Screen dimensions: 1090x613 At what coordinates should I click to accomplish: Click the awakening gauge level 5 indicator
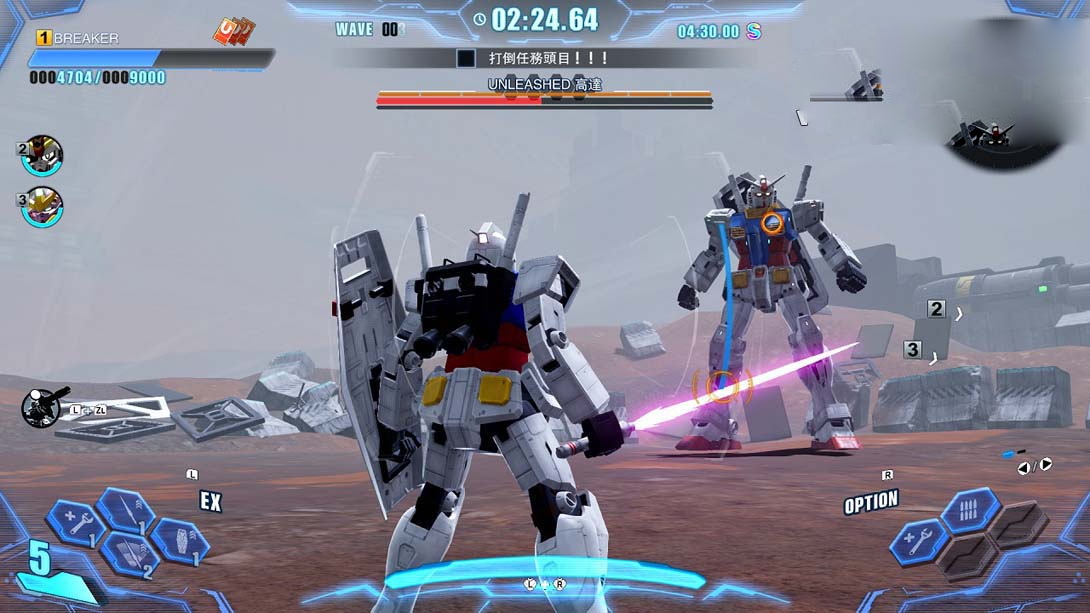point(40,560)
